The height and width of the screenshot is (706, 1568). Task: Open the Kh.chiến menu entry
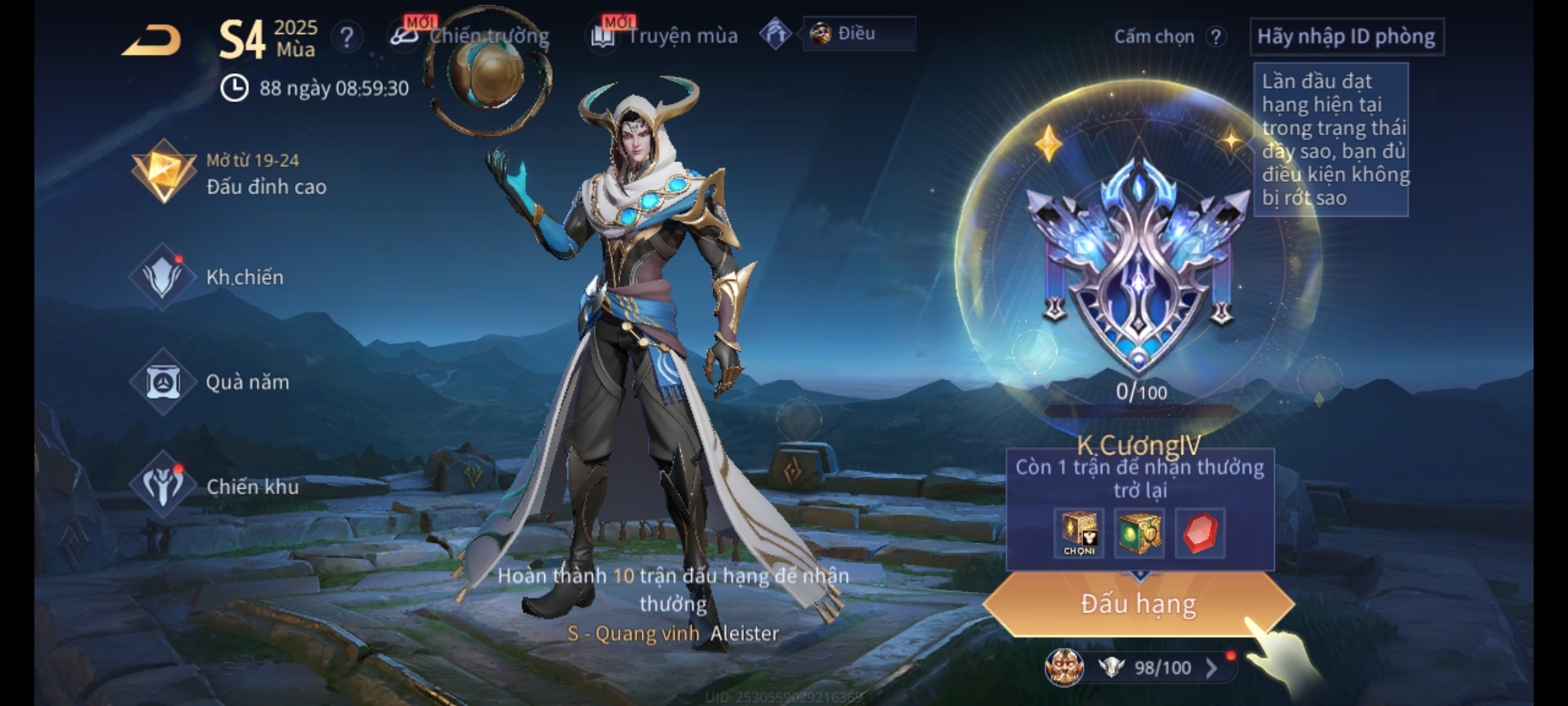click(x=208, y=277)
